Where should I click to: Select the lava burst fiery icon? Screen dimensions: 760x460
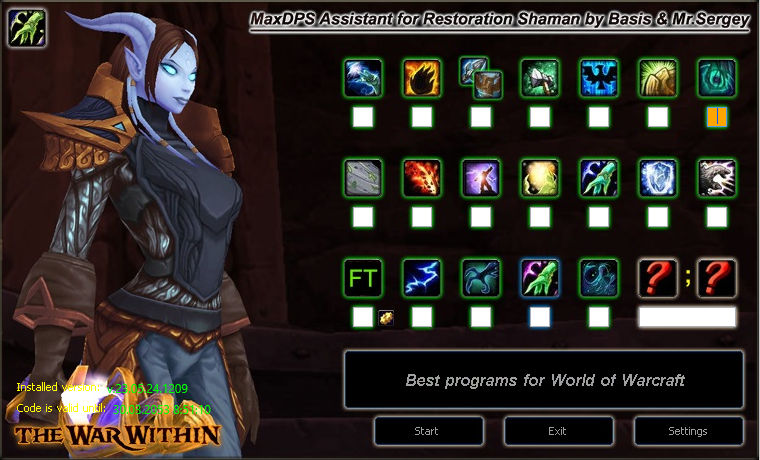pos(422,177)
